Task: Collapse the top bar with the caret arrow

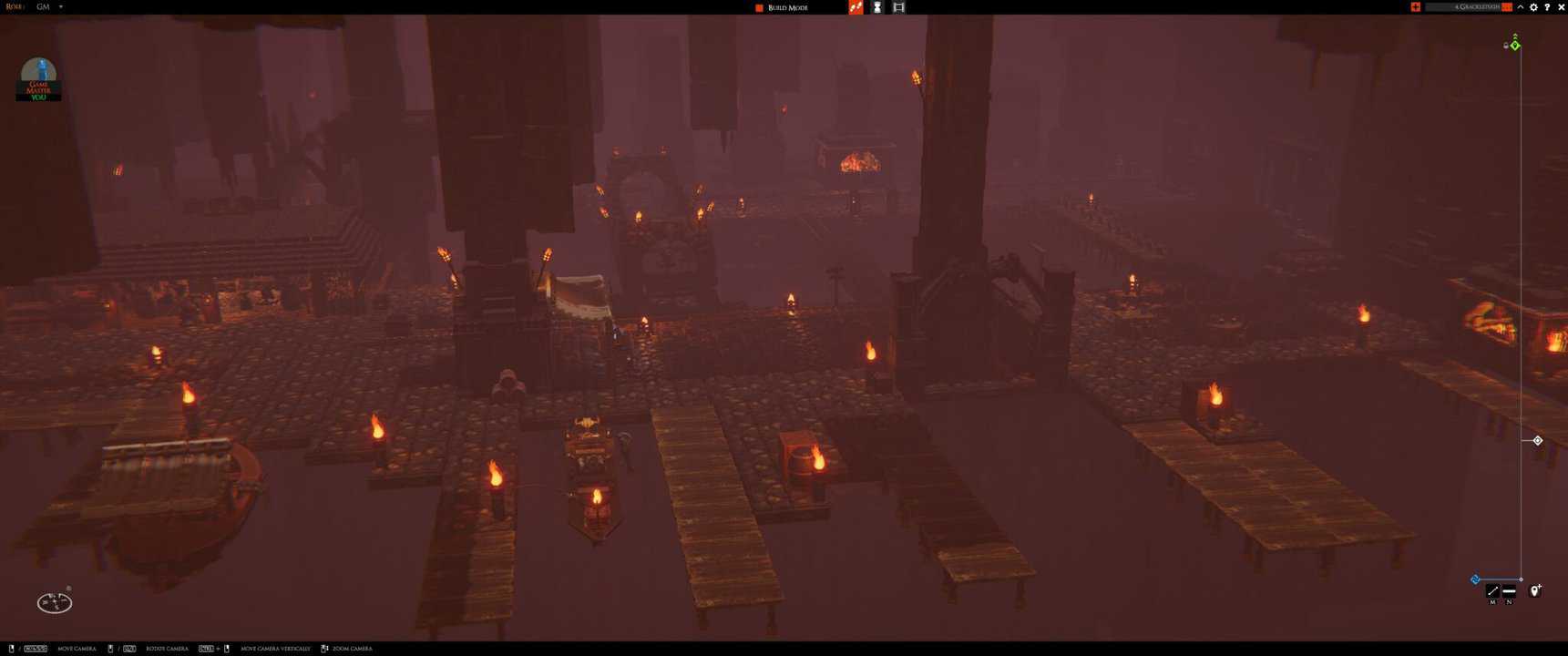Action: [1520, 7]
